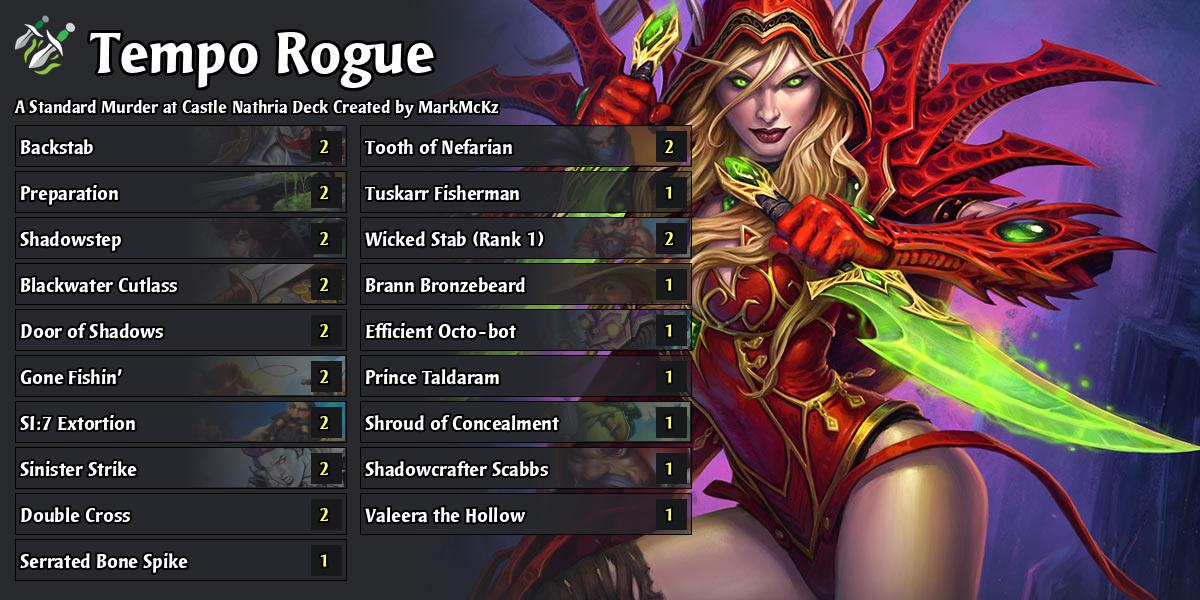1200x600 pixels.
Task: Select the Tuskarr Fisherman card row
Action: (525, 194)
